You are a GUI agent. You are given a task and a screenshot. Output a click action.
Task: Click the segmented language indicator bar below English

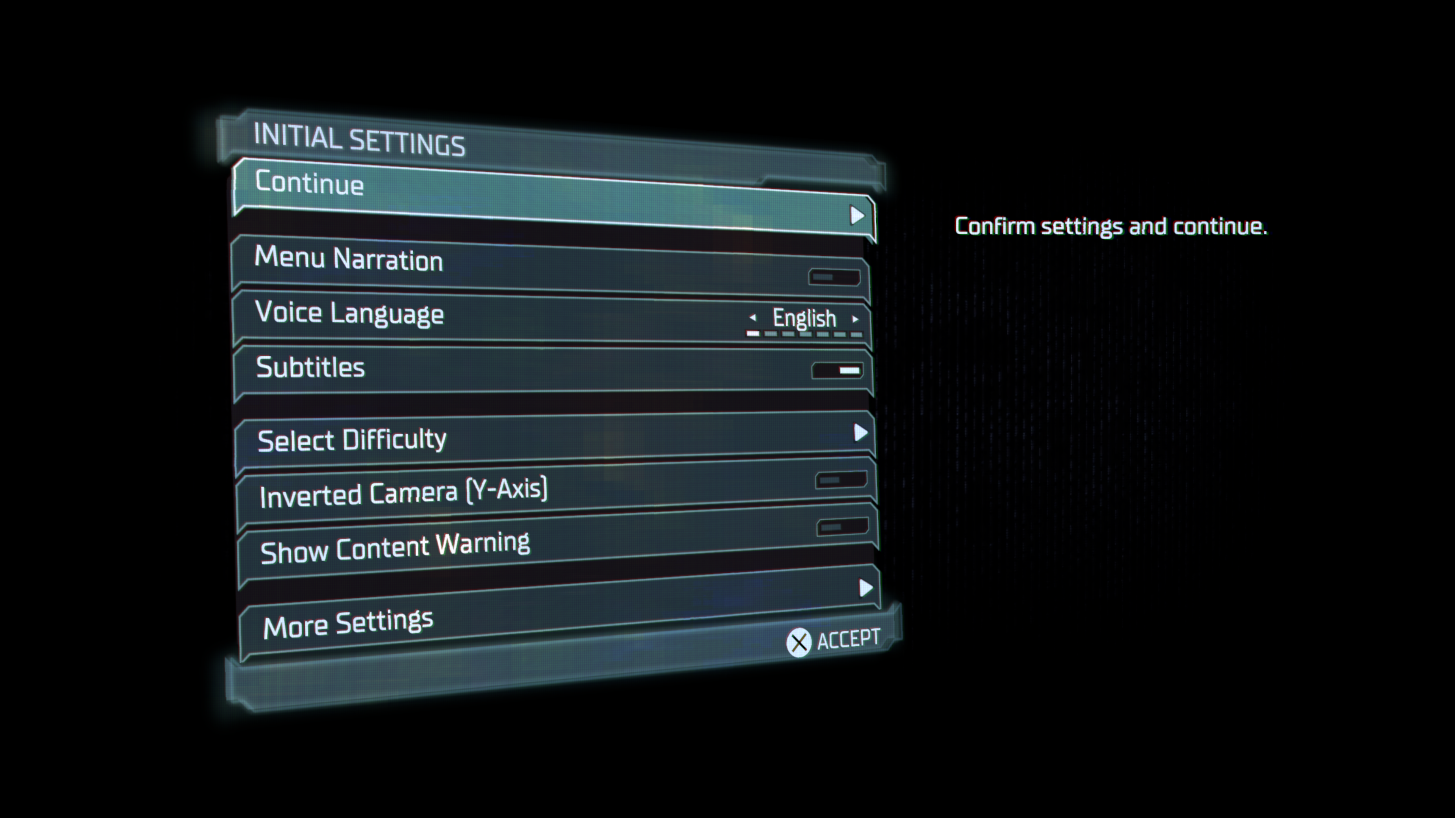pos(804,332)
